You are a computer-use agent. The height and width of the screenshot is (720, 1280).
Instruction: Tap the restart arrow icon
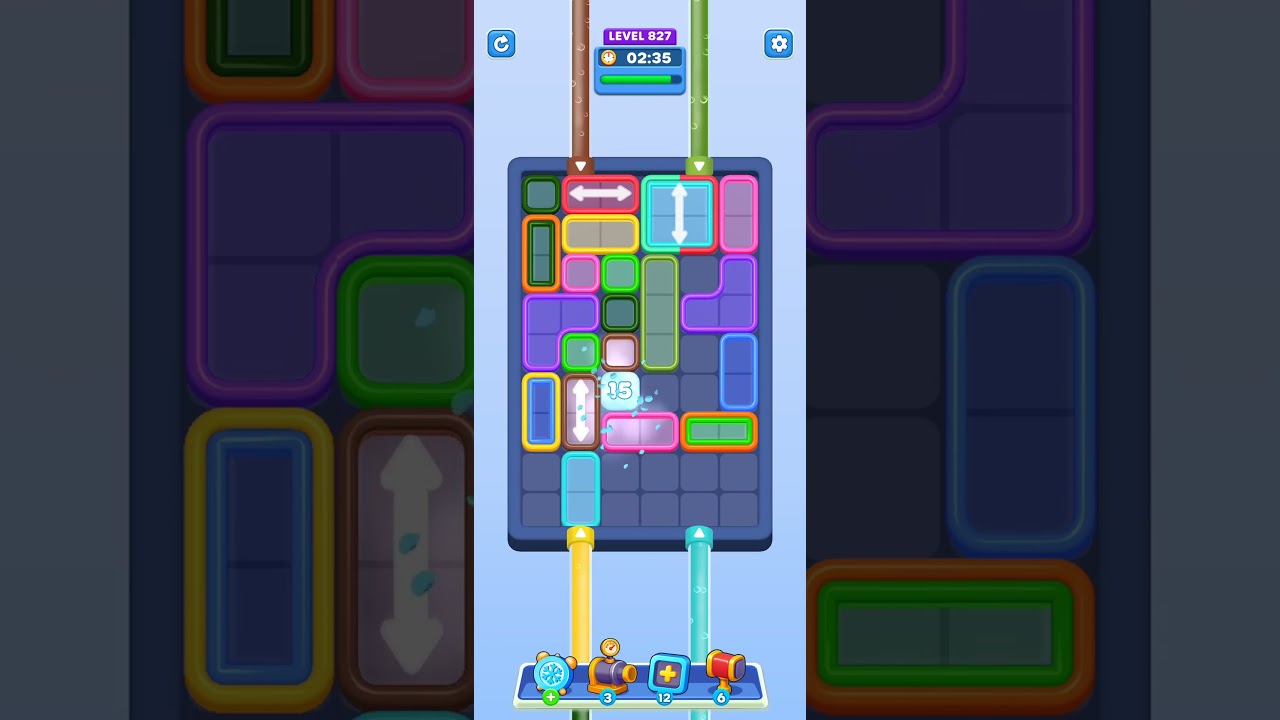pyautogui.click(x=501, y=44)
